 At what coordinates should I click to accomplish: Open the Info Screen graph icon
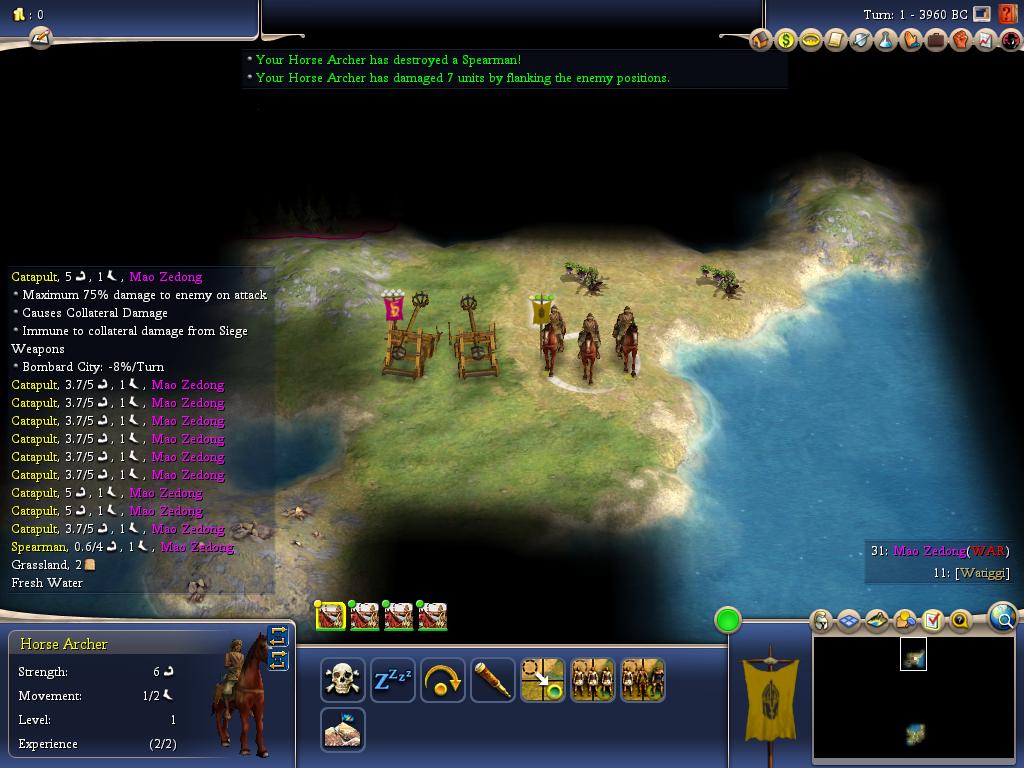[x=985, y=41]
